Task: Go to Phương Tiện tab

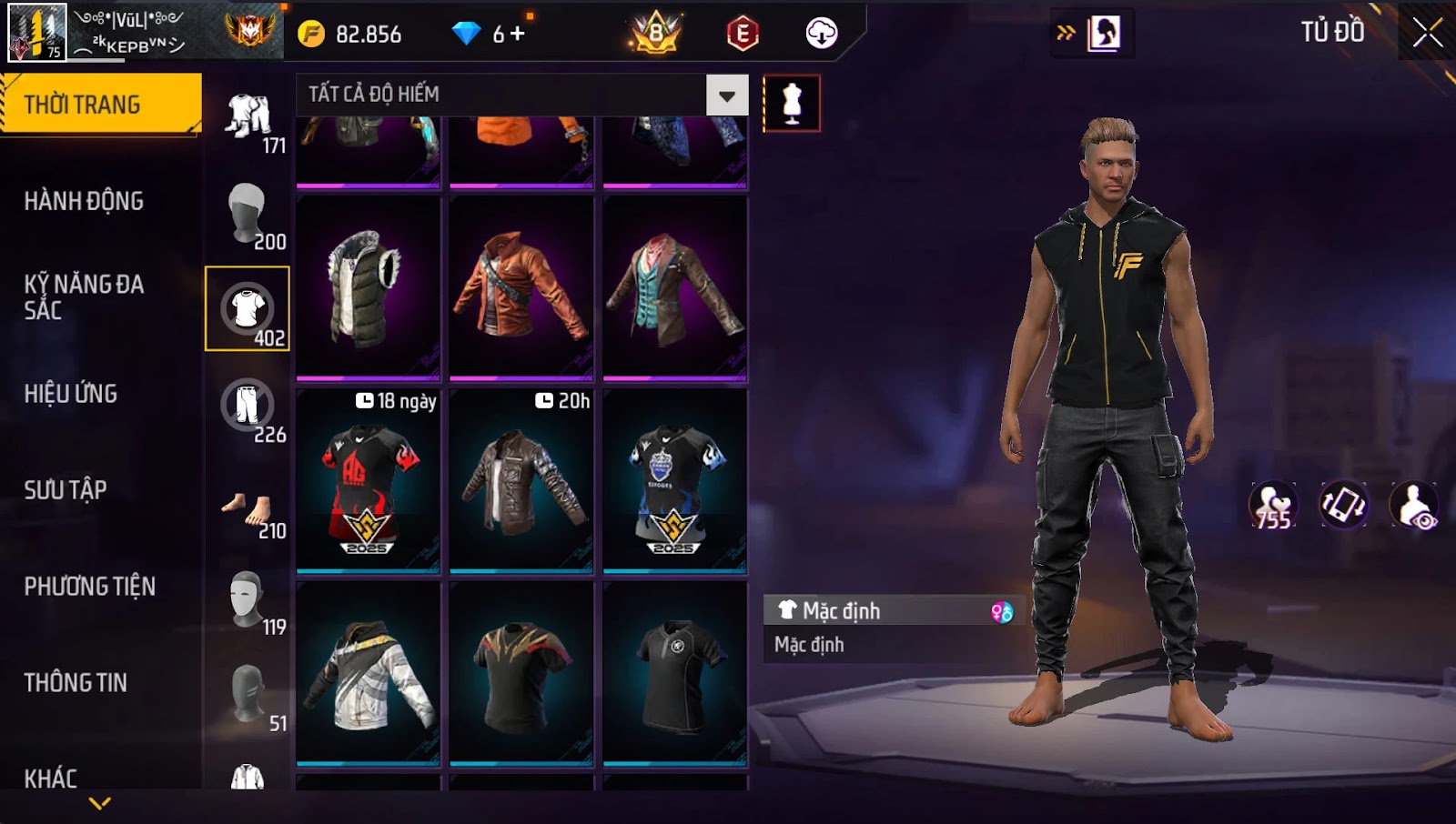Action: coord(89,587)
